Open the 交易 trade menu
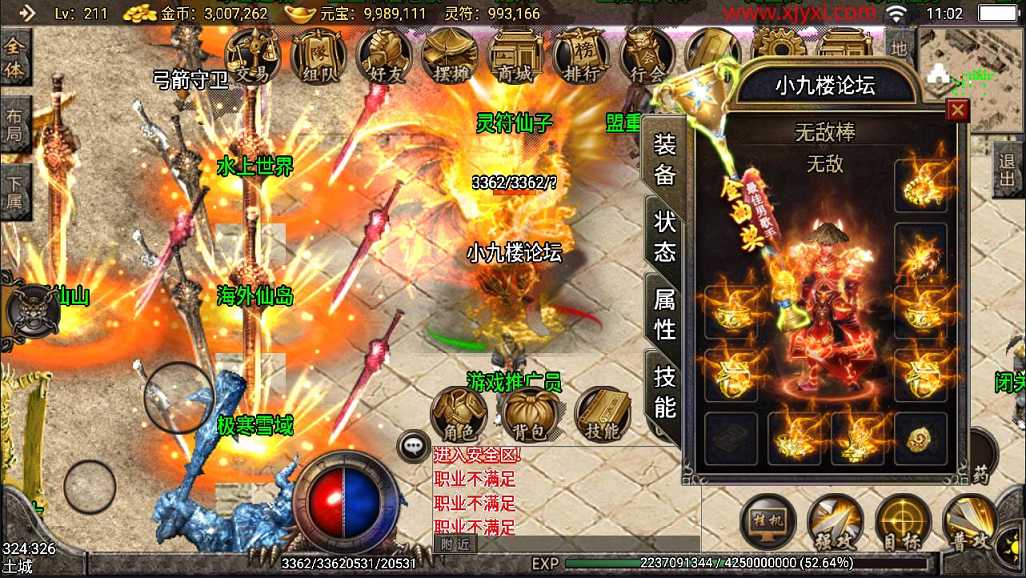This screenshot has width=1026, height=578. pos(252,54)
